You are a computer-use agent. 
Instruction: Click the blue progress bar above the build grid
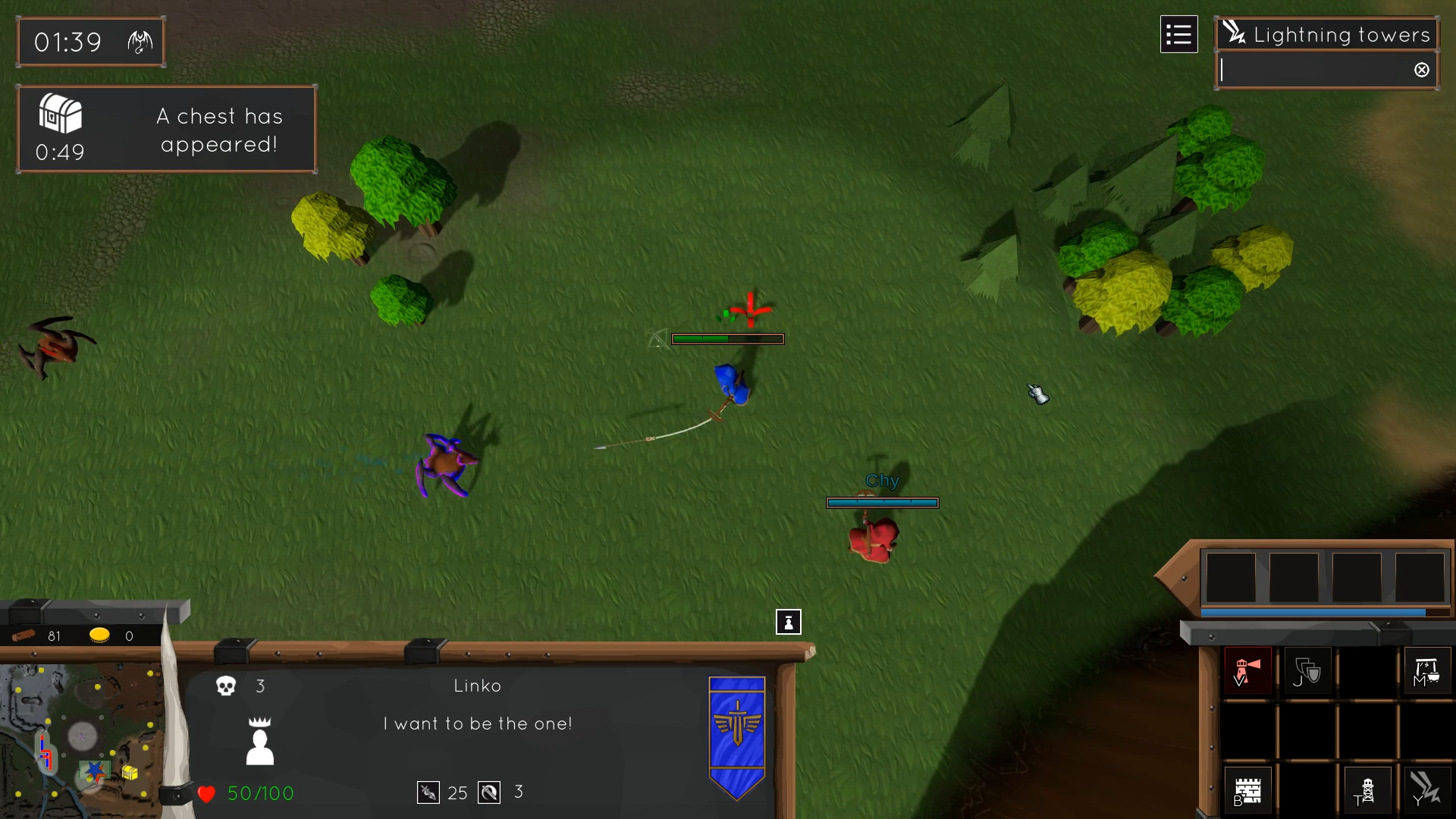click(1313, 612)
